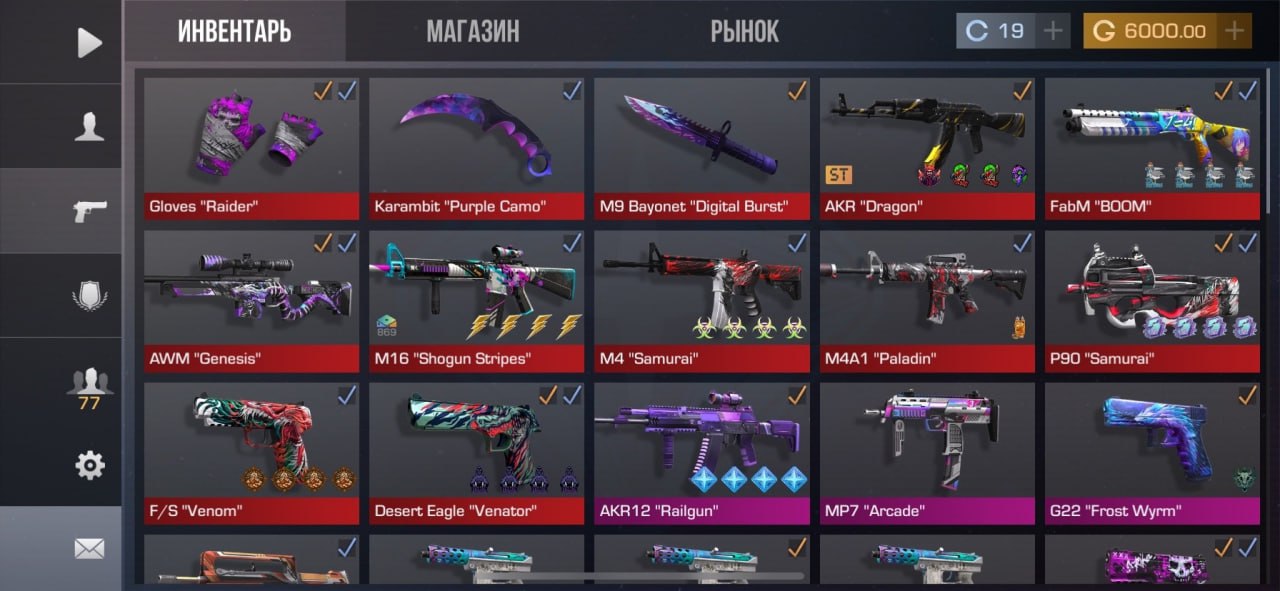Select the AKR12 "Railgun" skin
Viewport: 1280px width, 591px height.
[x=701, y=450]
